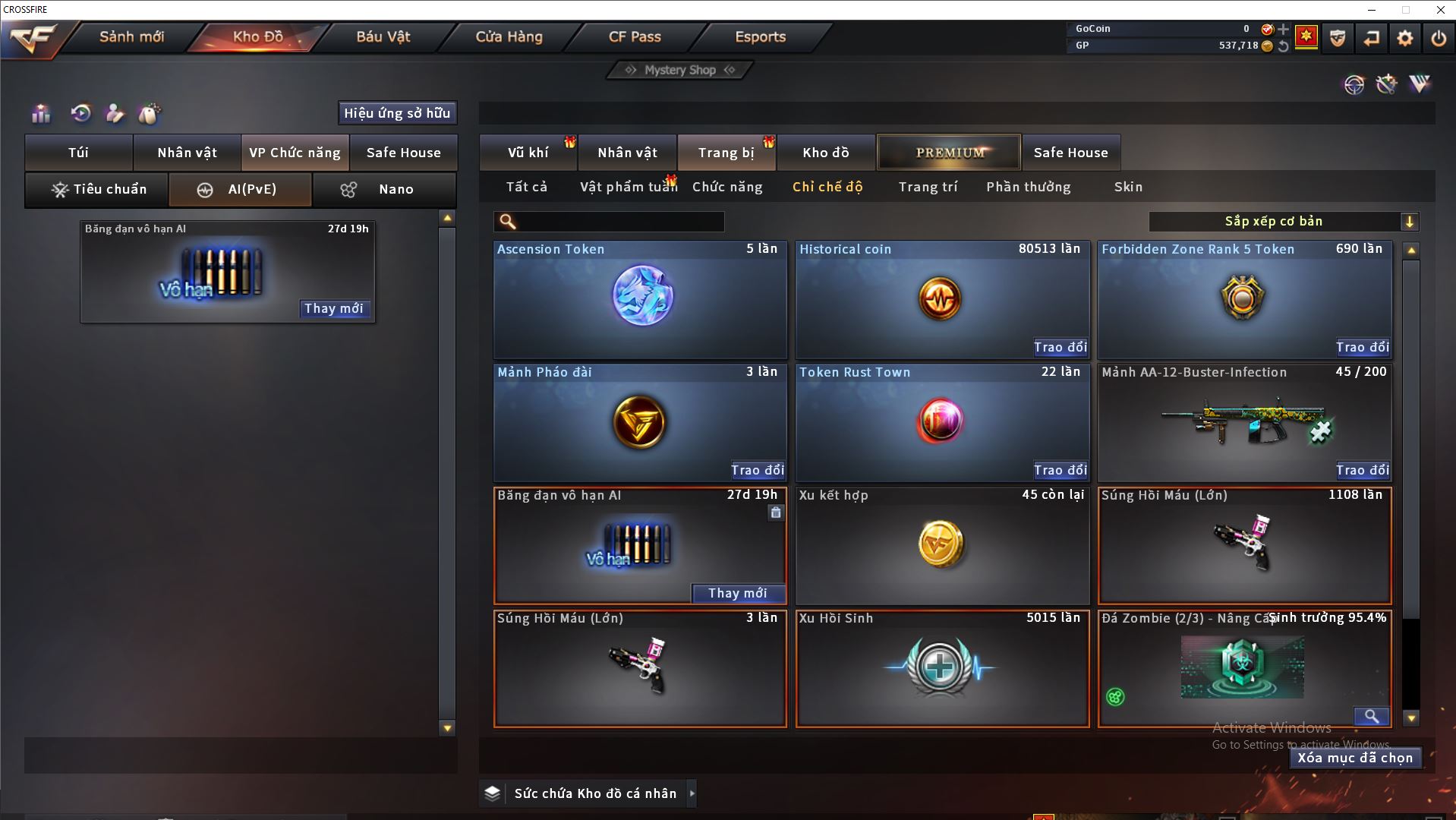Switch to the Vũ khí tab
Viewport: 1456px width, 820px height.
[x=528, y=153]
